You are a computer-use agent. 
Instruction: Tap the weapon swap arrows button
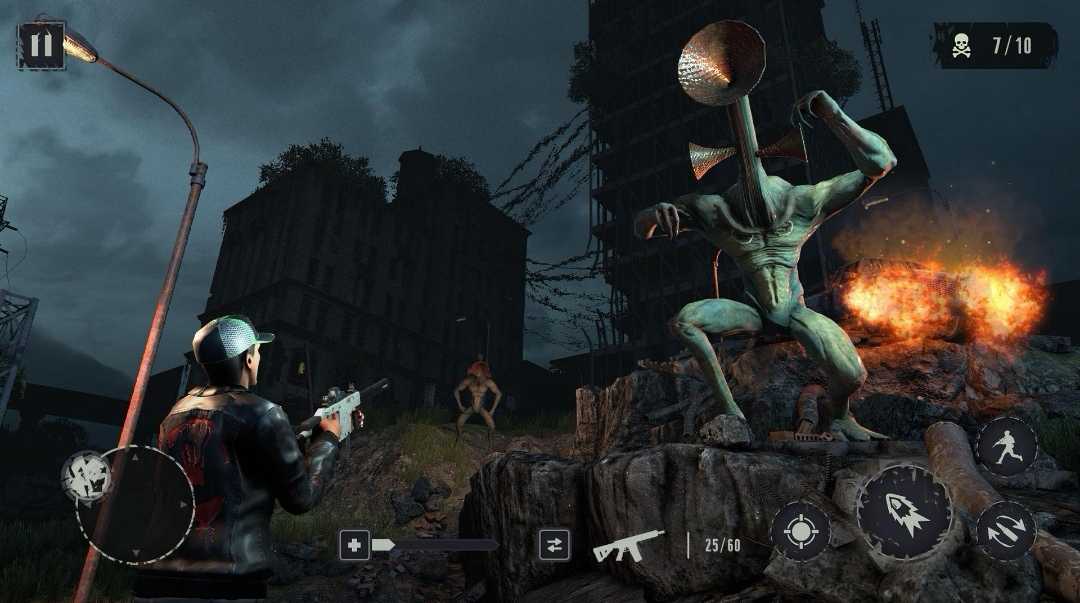pos(553,545)
